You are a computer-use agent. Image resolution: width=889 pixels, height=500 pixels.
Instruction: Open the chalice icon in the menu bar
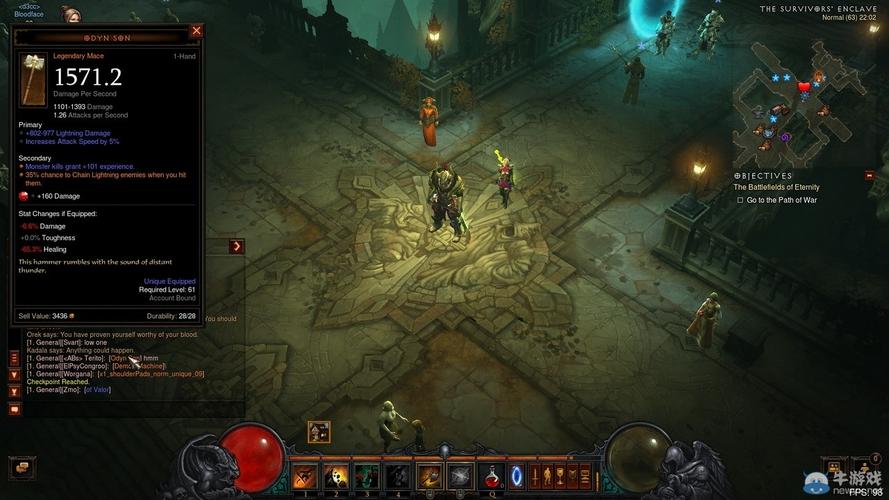[559, 475]
